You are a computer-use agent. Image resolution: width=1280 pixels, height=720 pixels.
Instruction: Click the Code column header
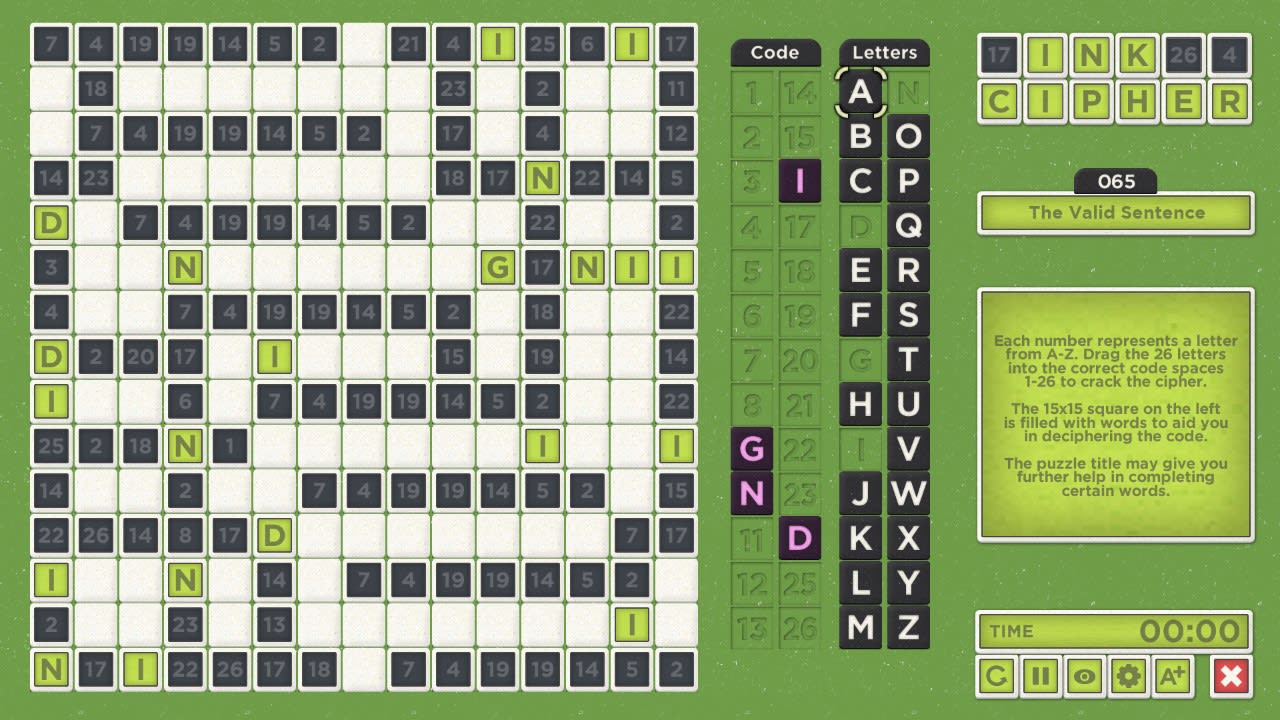(x=775, y=53)
